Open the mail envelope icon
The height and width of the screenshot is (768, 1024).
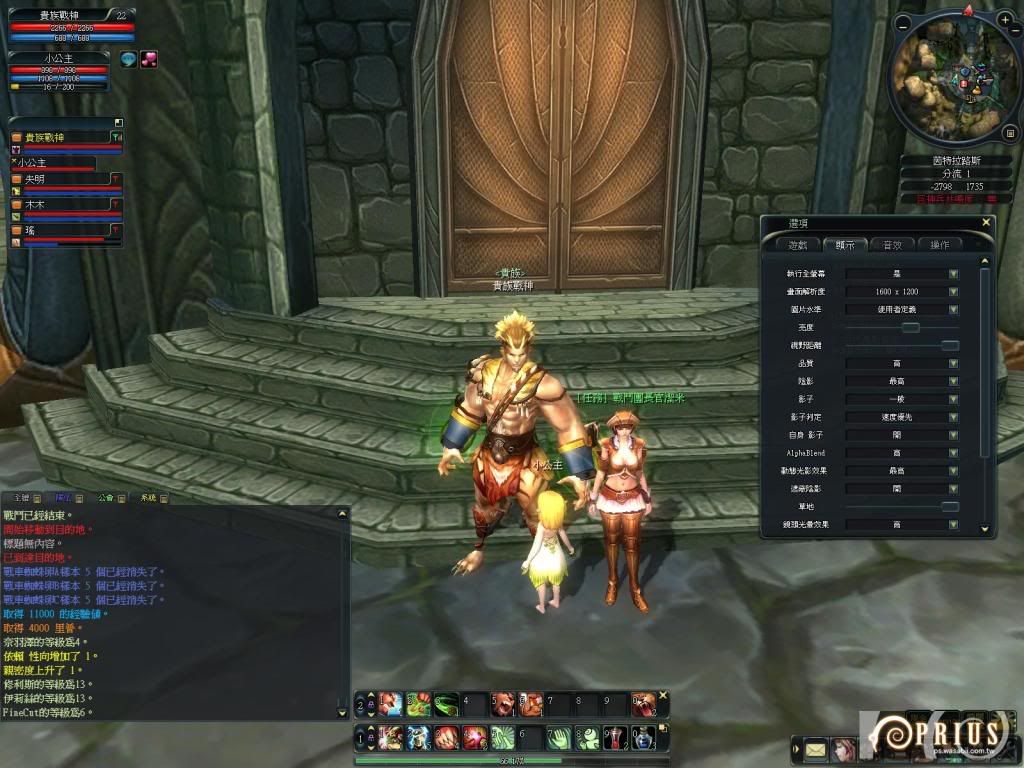coord(815,748)
